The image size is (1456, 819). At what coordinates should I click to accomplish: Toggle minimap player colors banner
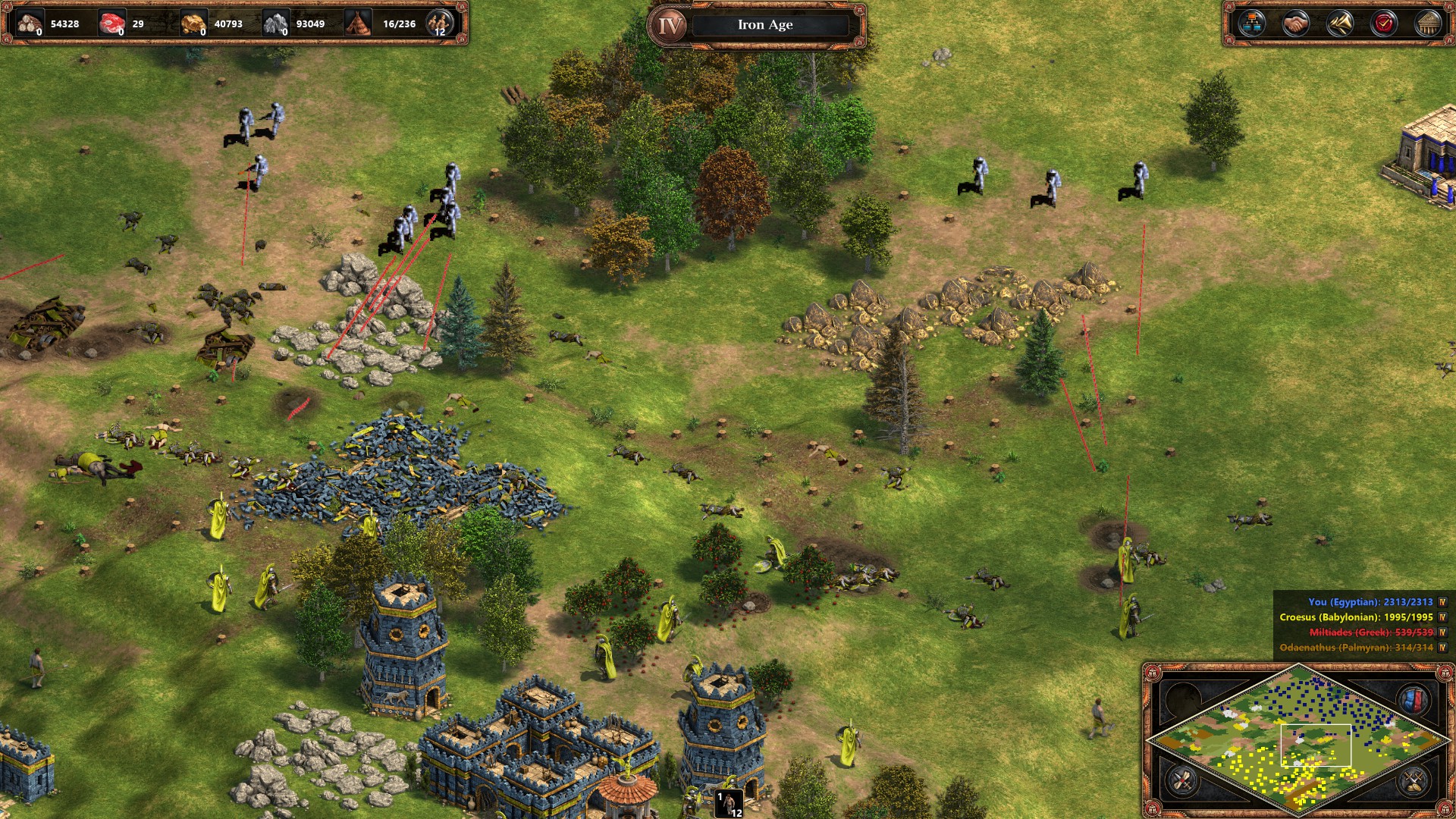pyautogui.click(x=1414, y=699)
